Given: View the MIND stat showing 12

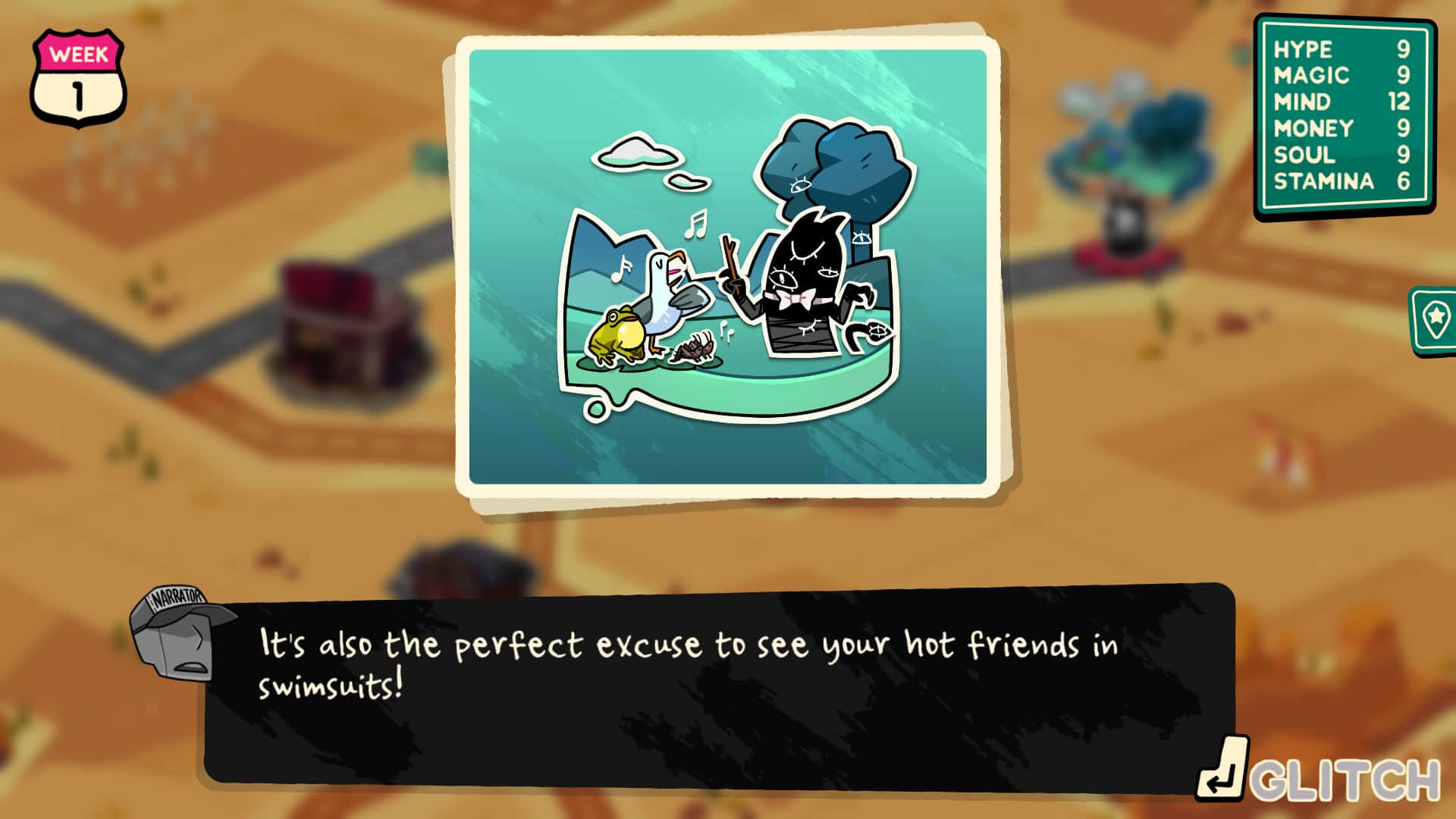Looking at the screenshot, I should tap(1342, 101).
